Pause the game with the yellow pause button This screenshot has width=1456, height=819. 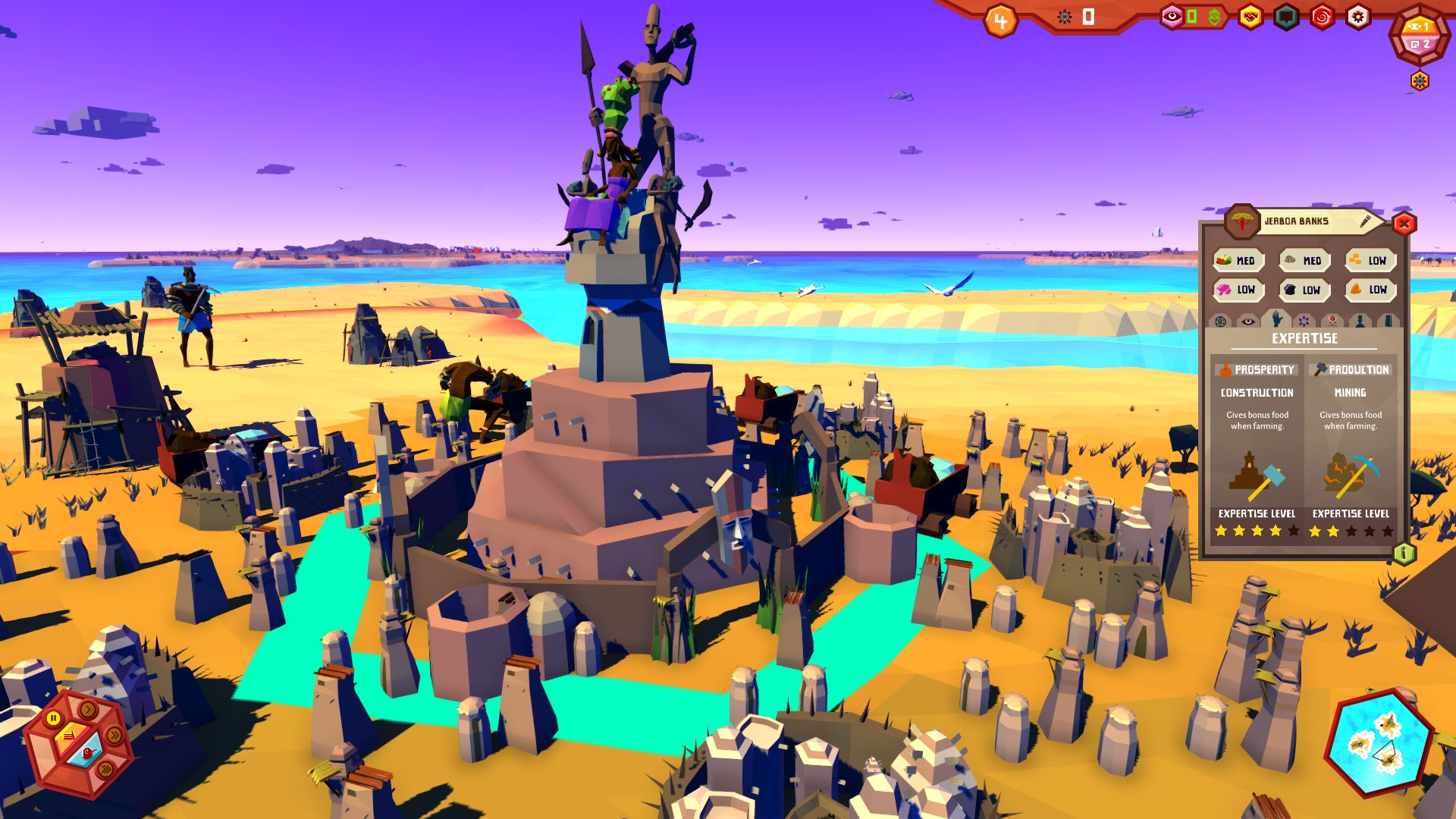click(x=54, y=717)
